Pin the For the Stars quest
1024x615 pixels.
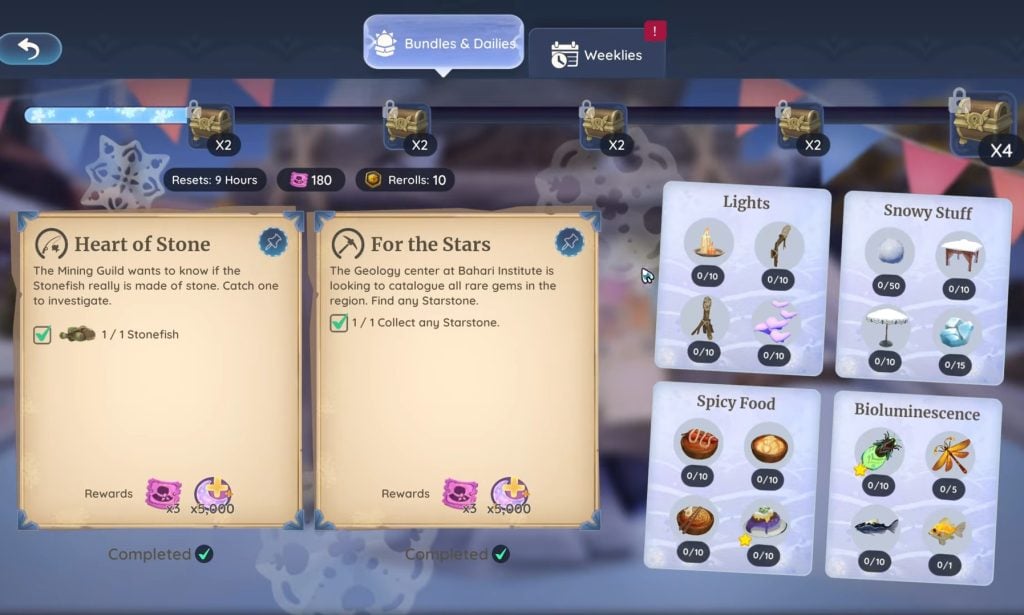[569, 241]
